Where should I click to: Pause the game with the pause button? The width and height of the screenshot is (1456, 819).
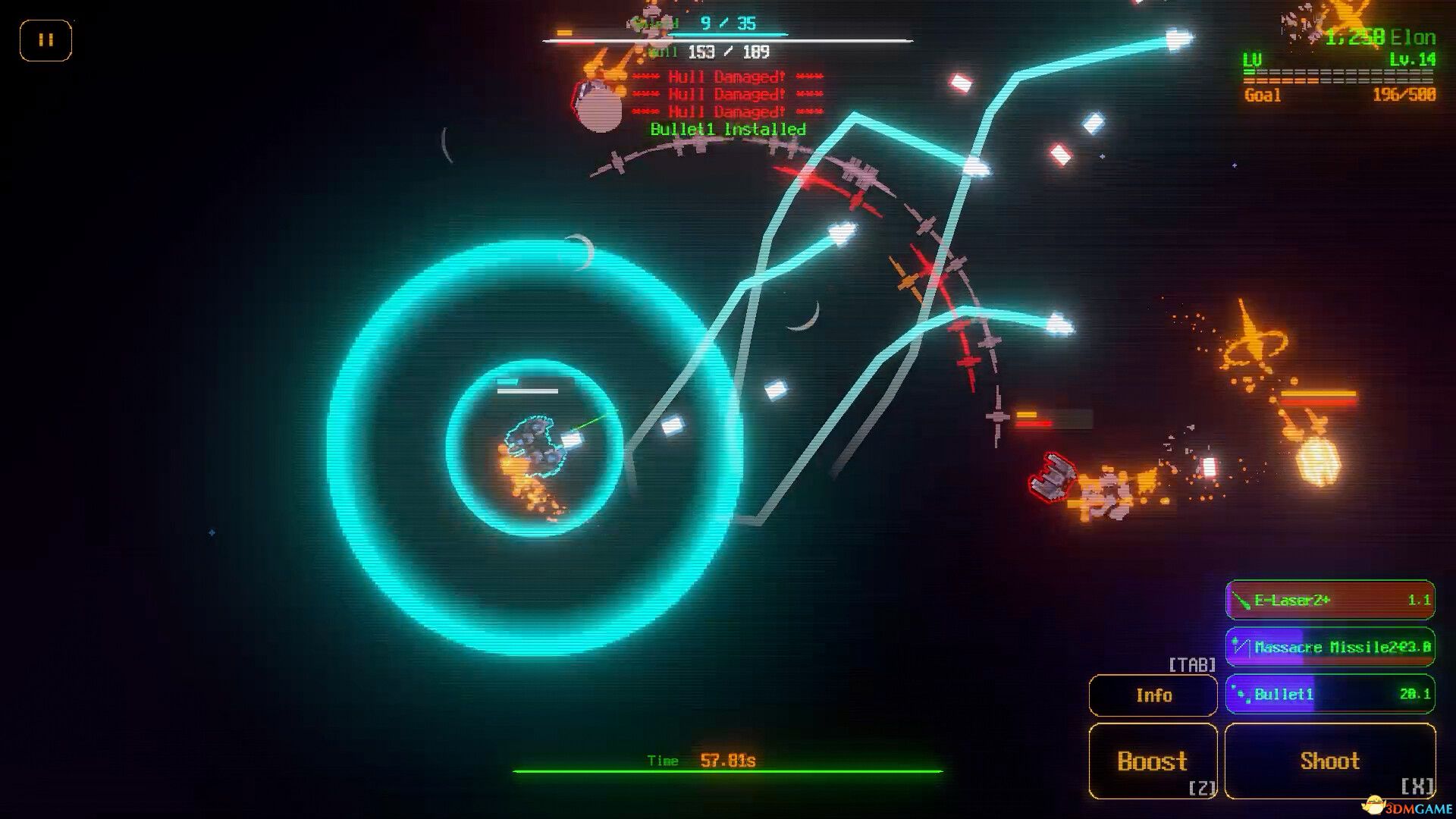point(45,40)
